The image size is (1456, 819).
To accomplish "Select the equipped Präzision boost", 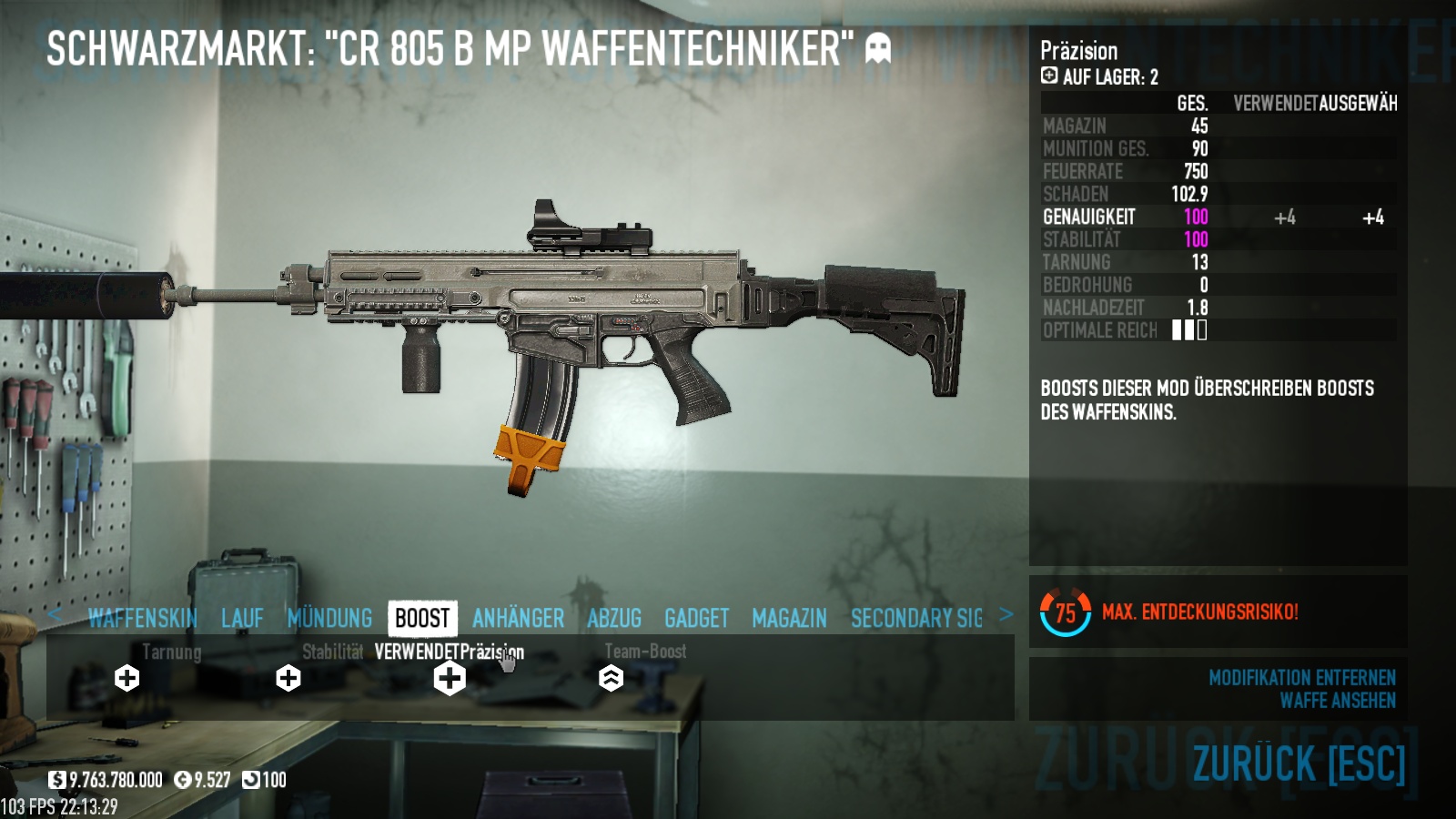I will [450, 678].
